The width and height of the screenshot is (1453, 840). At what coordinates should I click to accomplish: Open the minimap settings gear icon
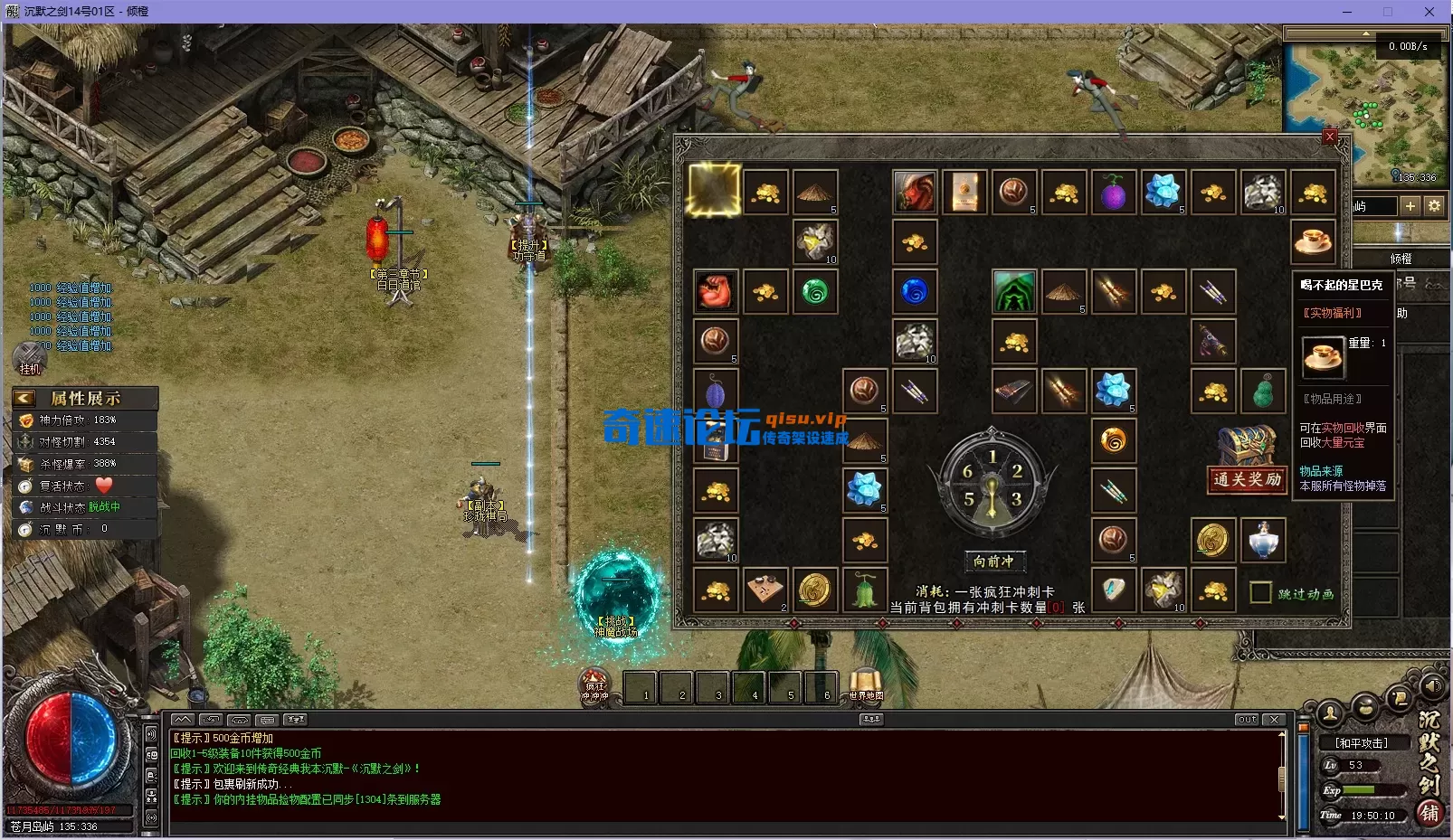tap(1434, 206)
